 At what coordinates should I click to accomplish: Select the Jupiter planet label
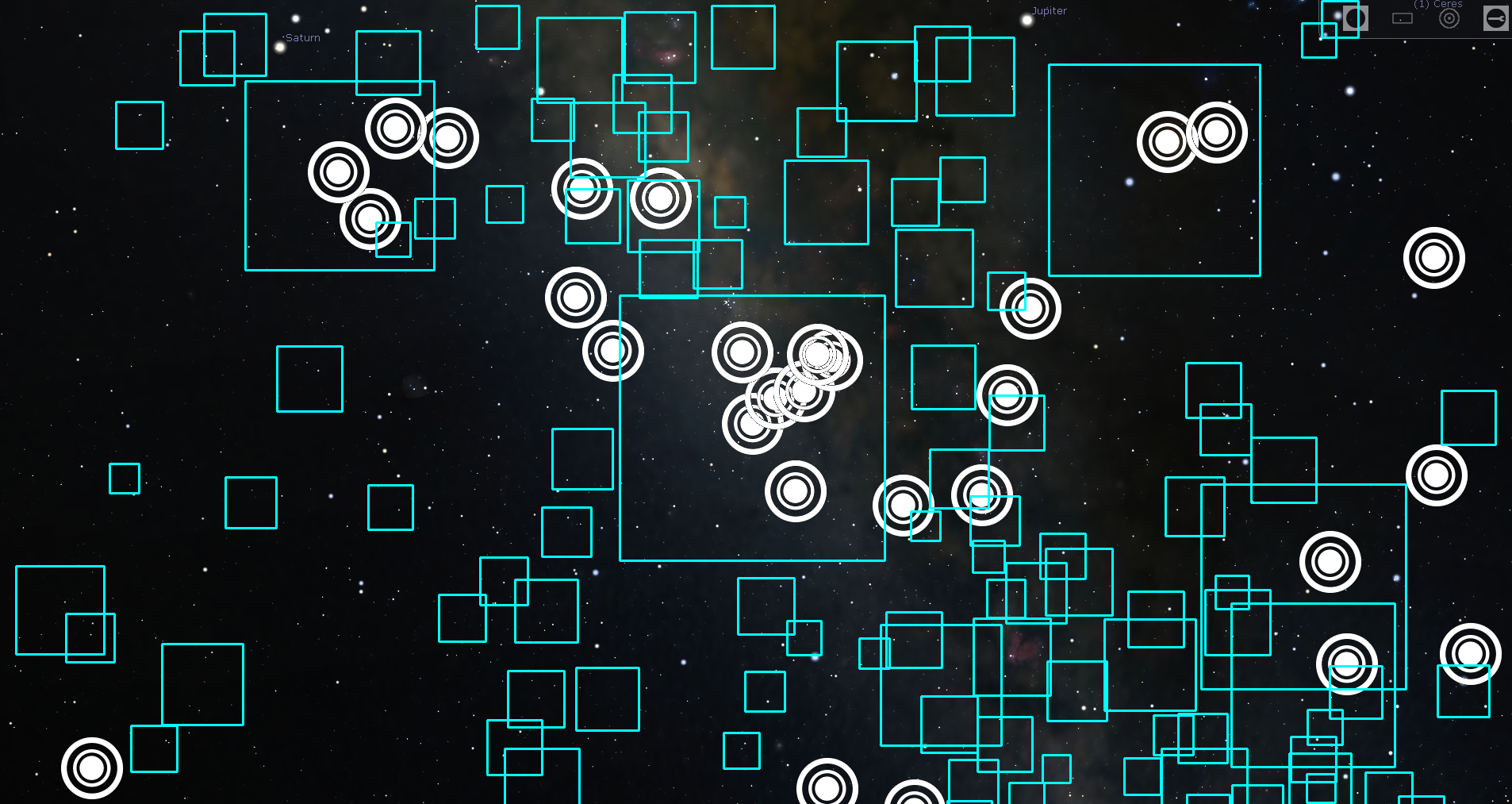click(1049, 10)
